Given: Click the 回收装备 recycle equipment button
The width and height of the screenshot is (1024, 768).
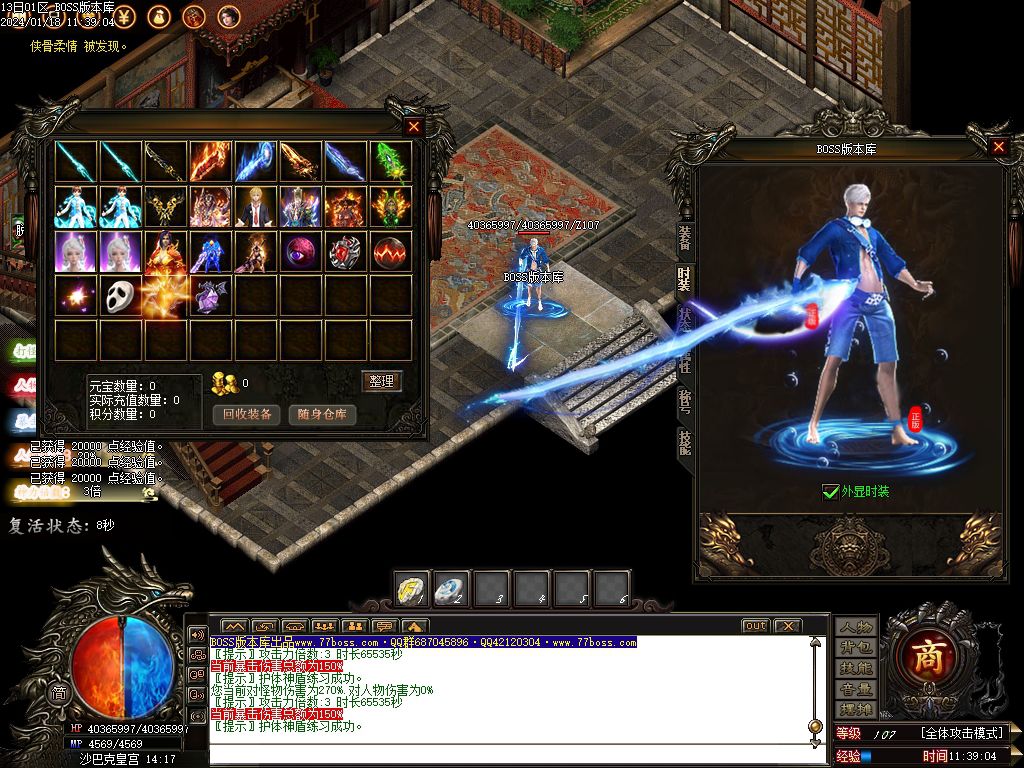Looking at the screenshot, I should [246, 414].
